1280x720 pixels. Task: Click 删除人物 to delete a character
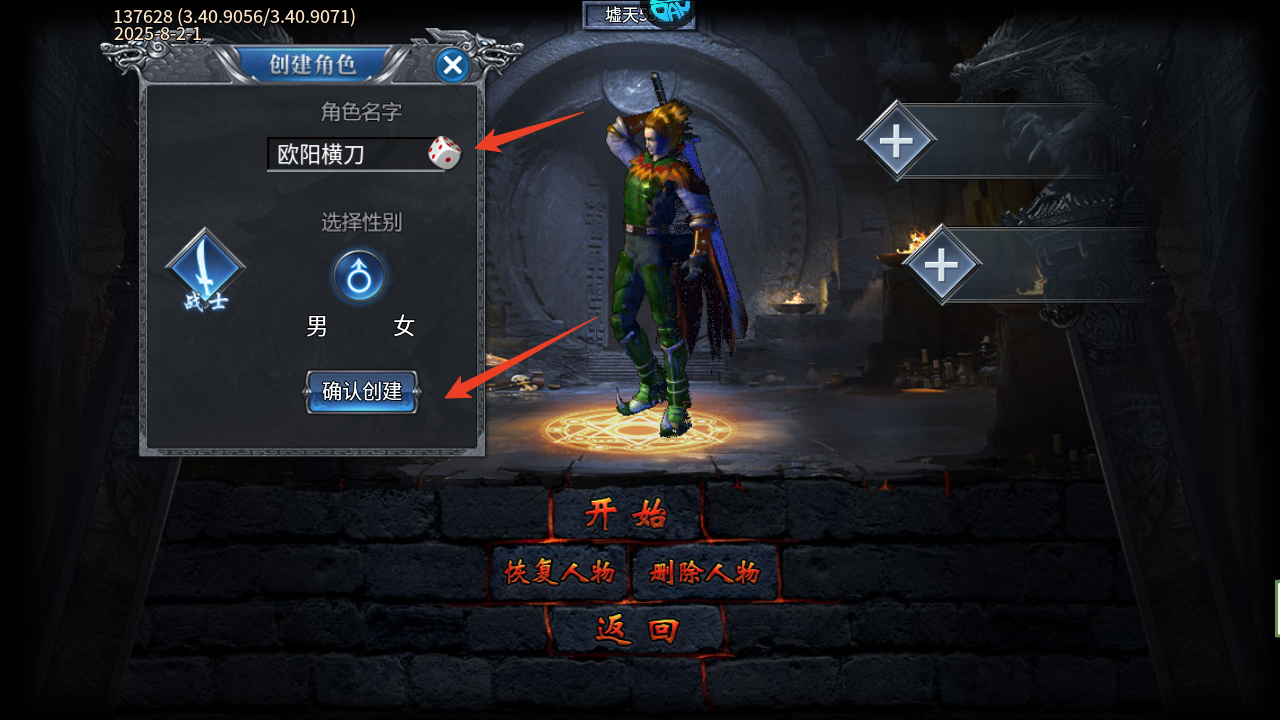[705, 572]
